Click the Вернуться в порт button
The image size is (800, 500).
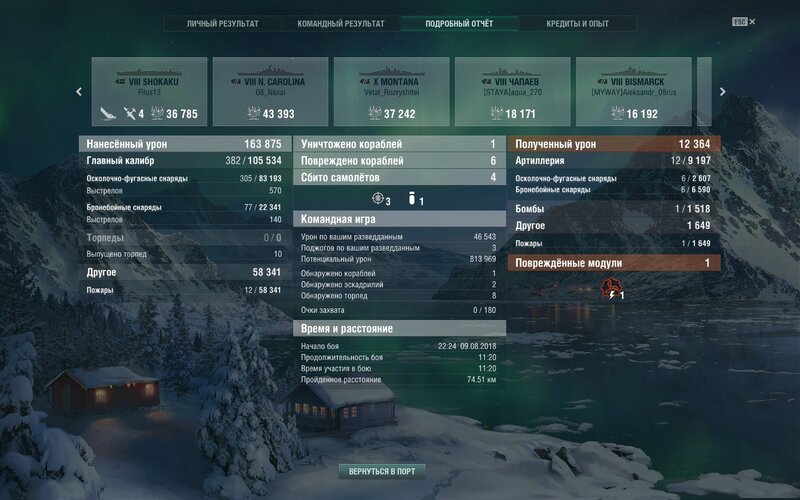click(381, 470)
